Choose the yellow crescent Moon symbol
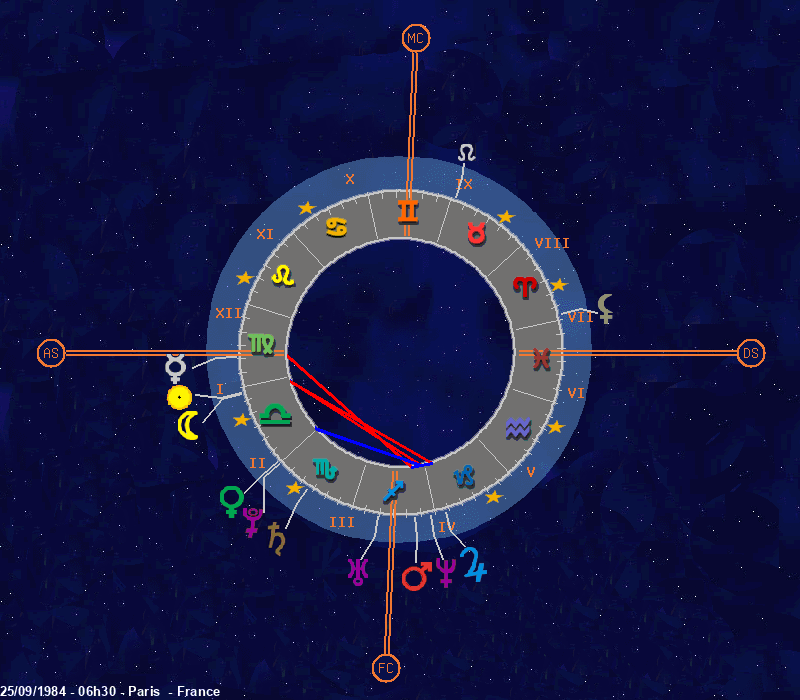 188,426
